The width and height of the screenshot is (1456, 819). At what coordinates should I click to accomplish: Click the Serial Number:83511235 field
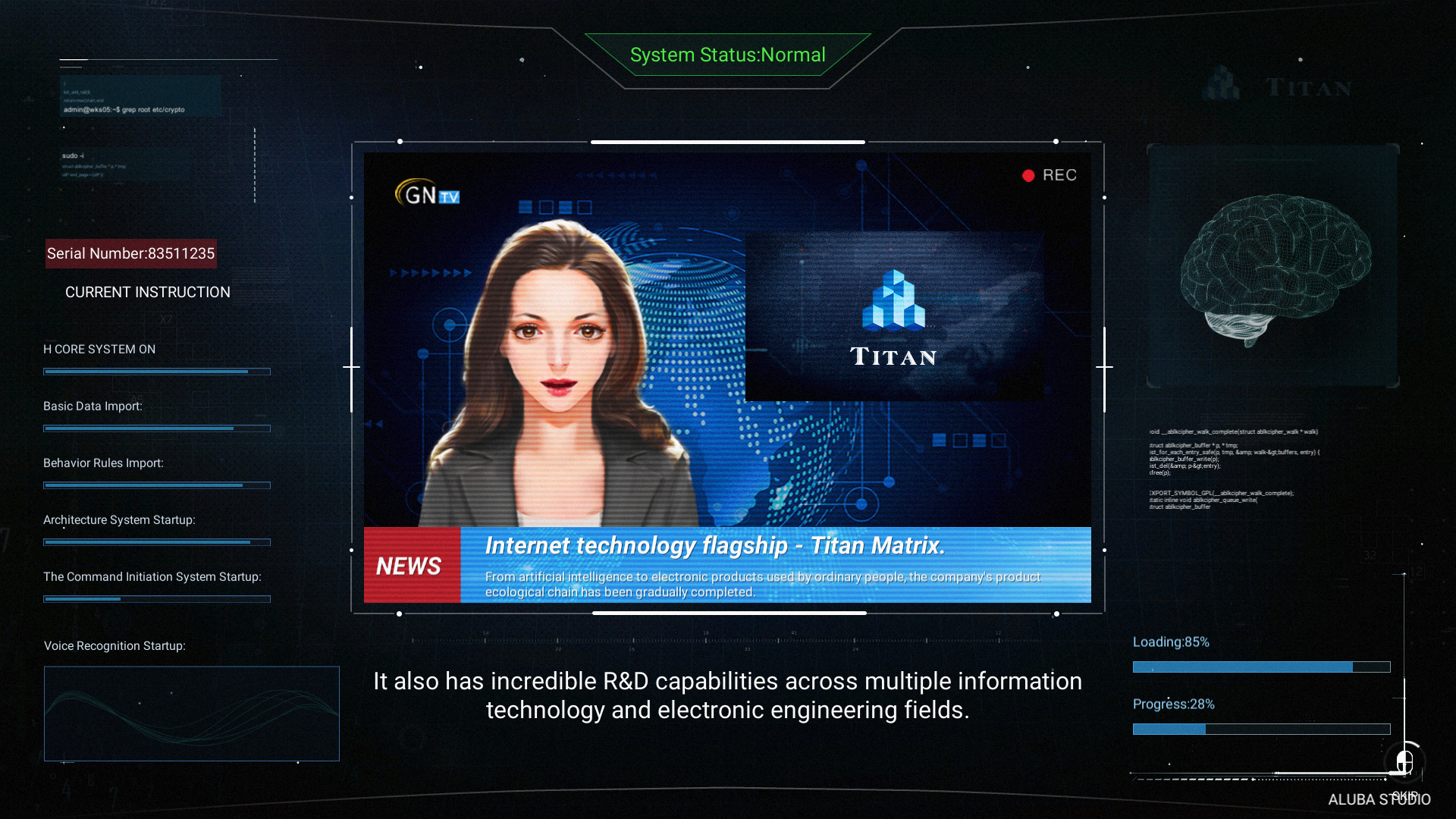point(130,253)
